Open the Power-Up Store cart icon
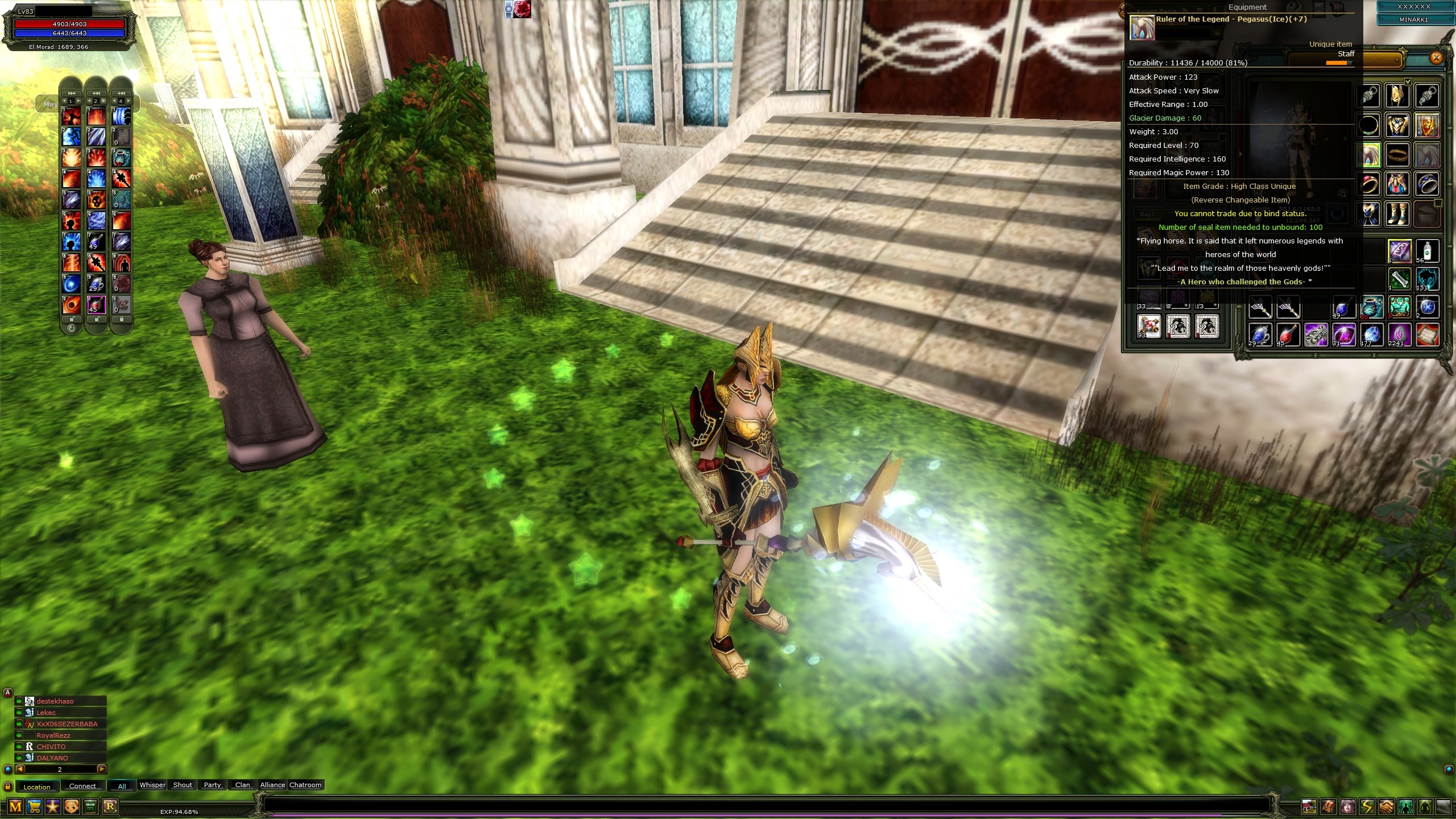The height and width of the screenshot is (819, 1456). click(x=34, y=808)
